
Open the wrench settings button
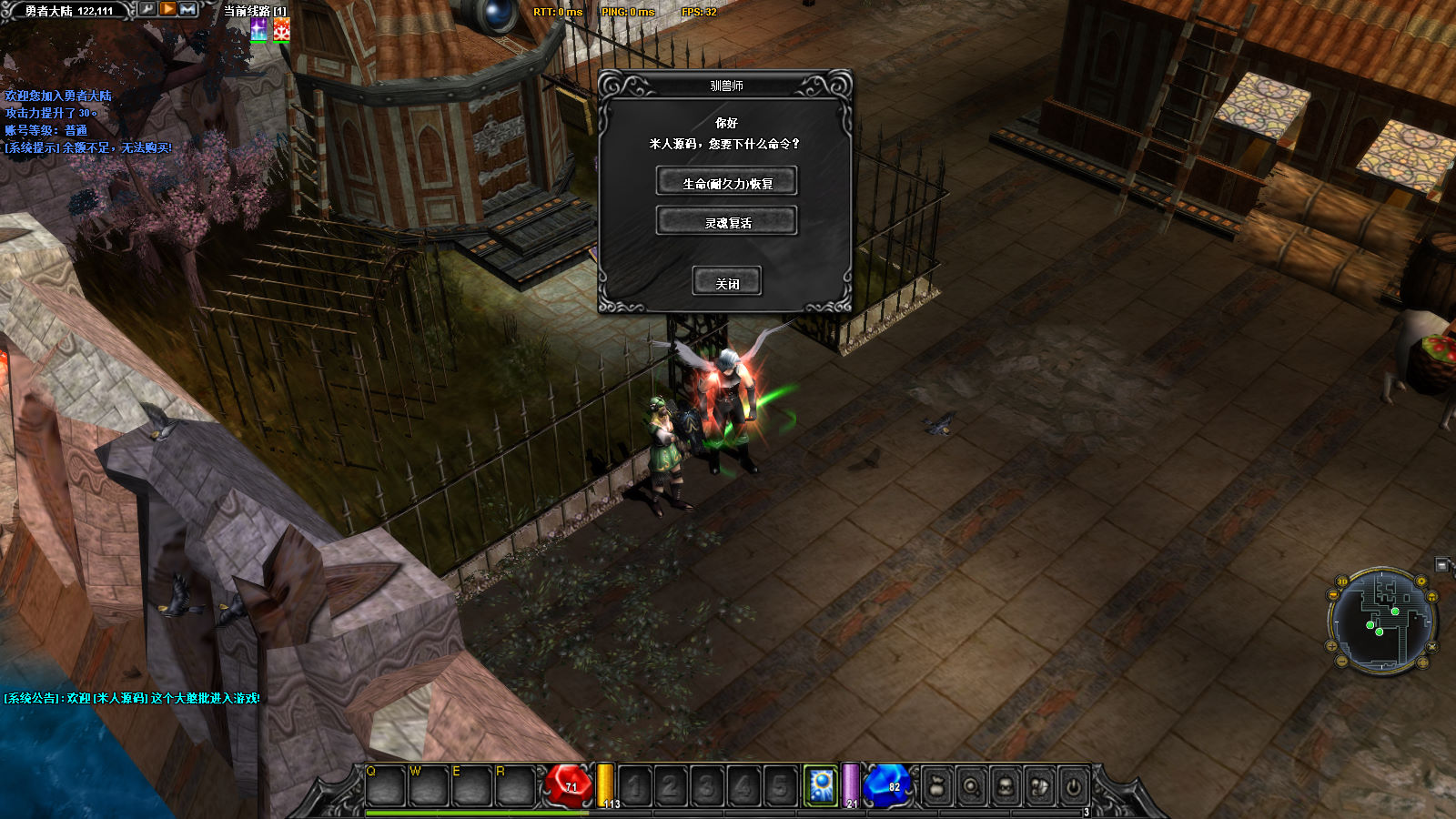(147, 9)
